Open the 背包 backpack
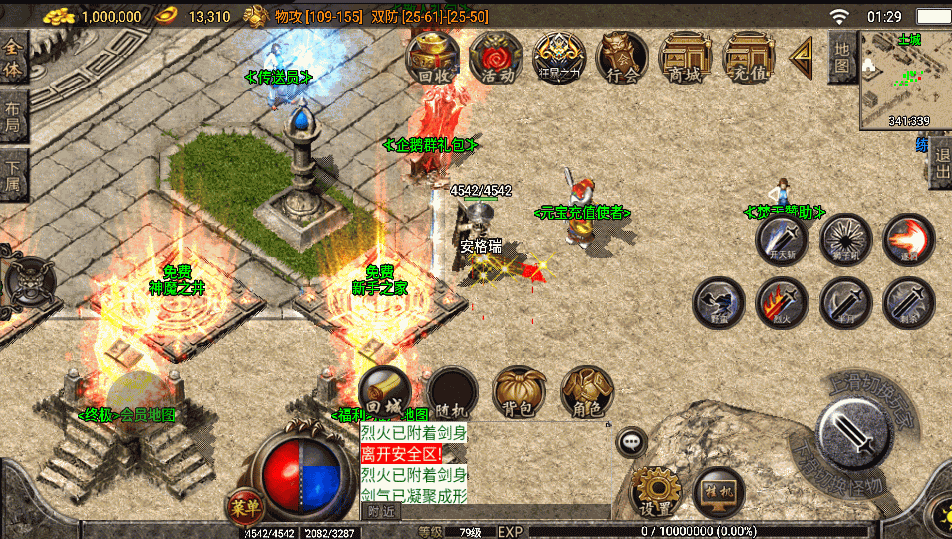952x539 pixels. tap(519, 392)
